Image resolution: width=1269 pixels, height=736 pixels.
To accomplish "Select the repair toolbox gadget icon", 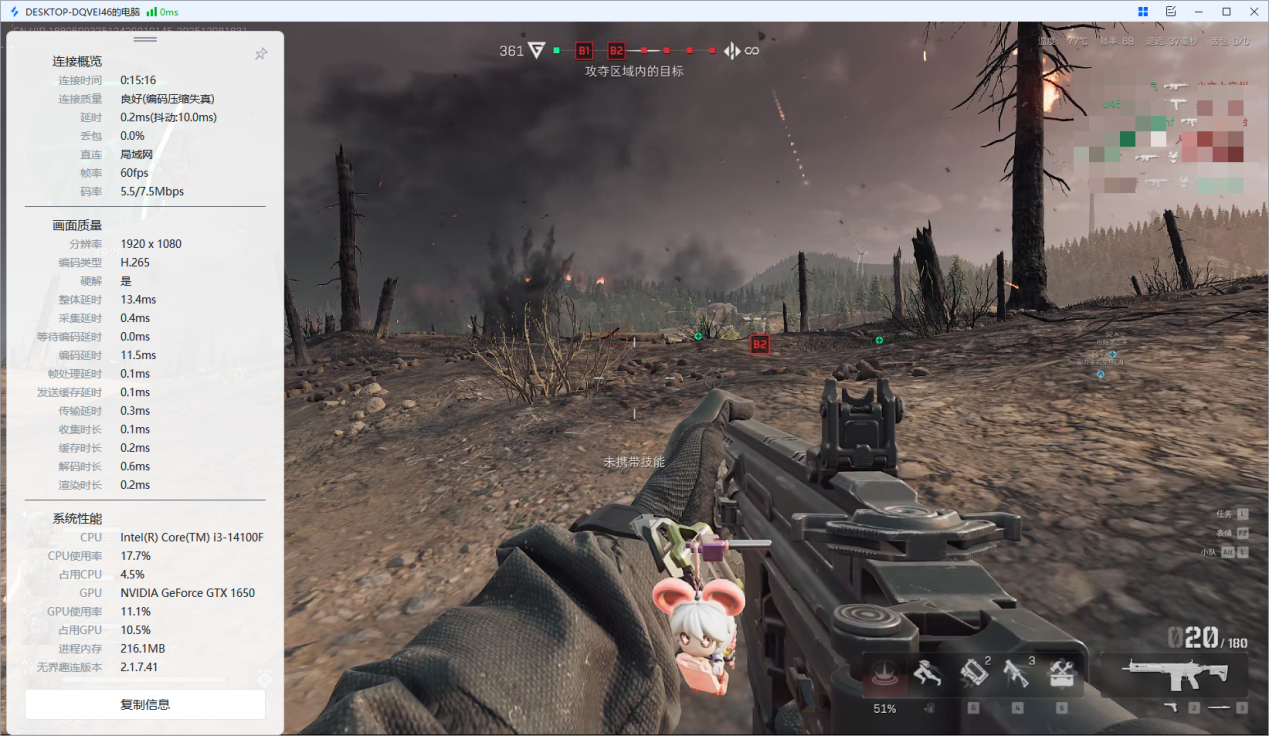I will coord(1061,674).
